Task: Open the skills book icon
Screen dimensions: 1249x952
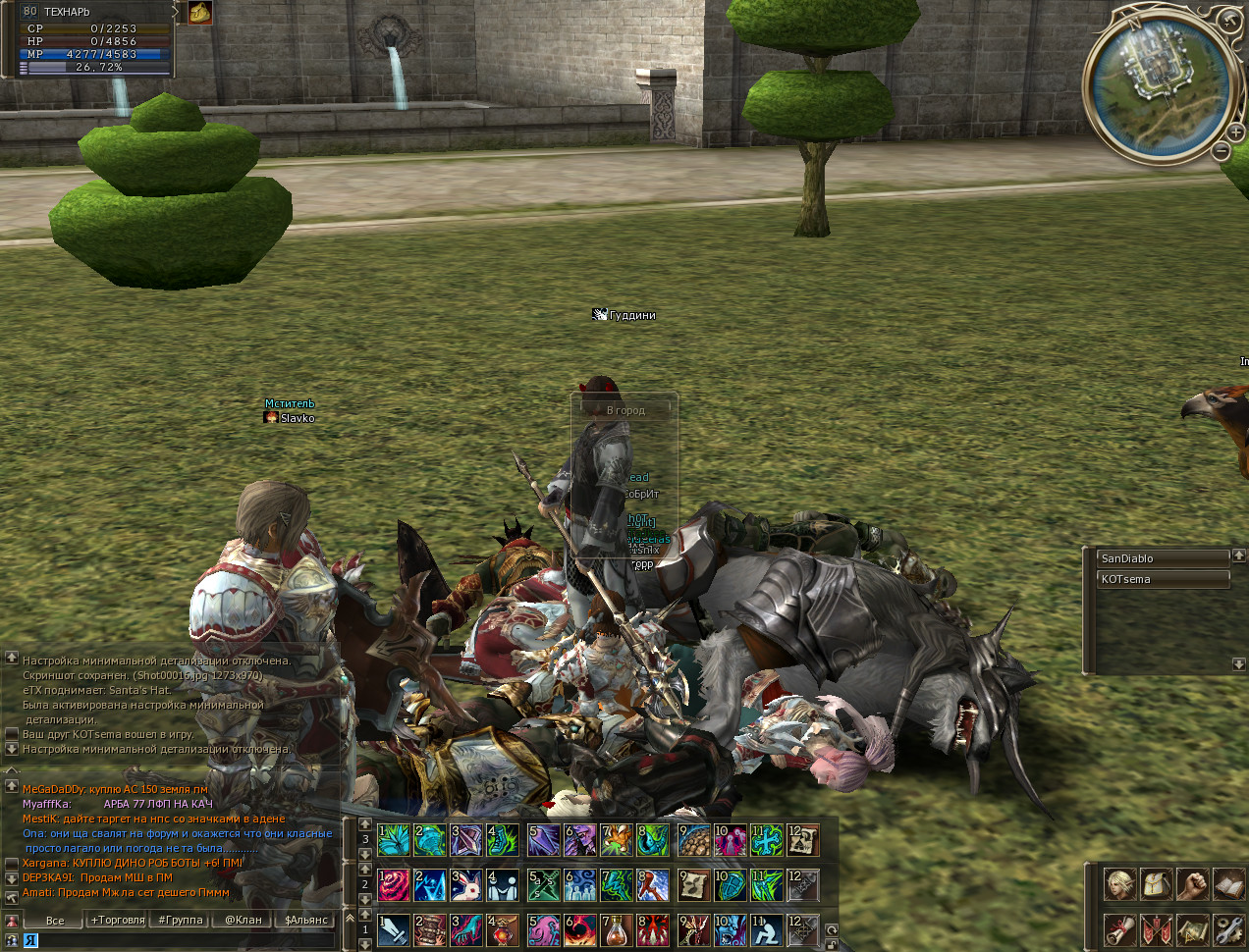Action: click(1229, 884)
